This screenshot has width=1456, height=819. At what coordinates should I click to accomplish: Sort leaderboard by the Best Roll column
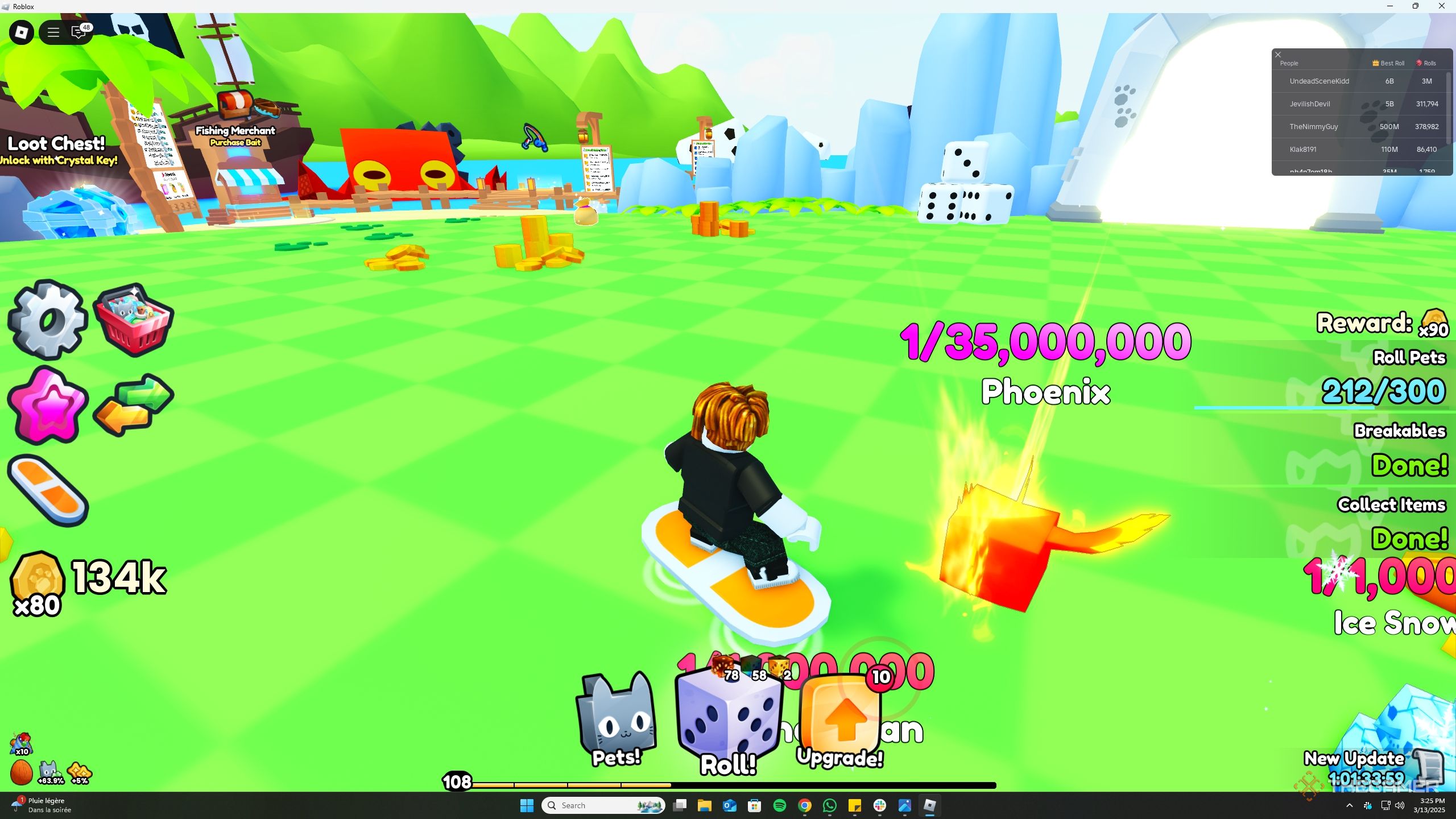point(1386,63)
